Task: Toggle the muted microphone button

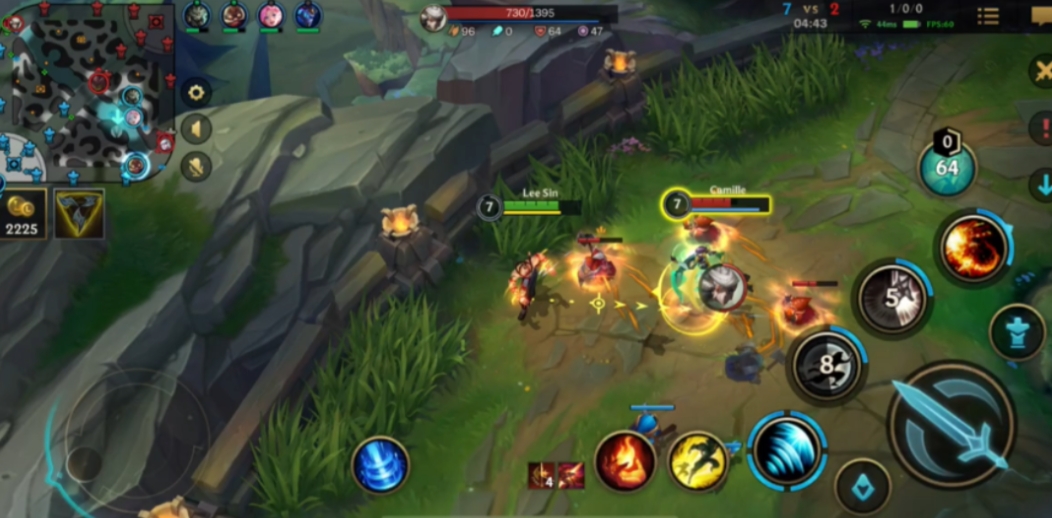Action: (x=196, y=165)
